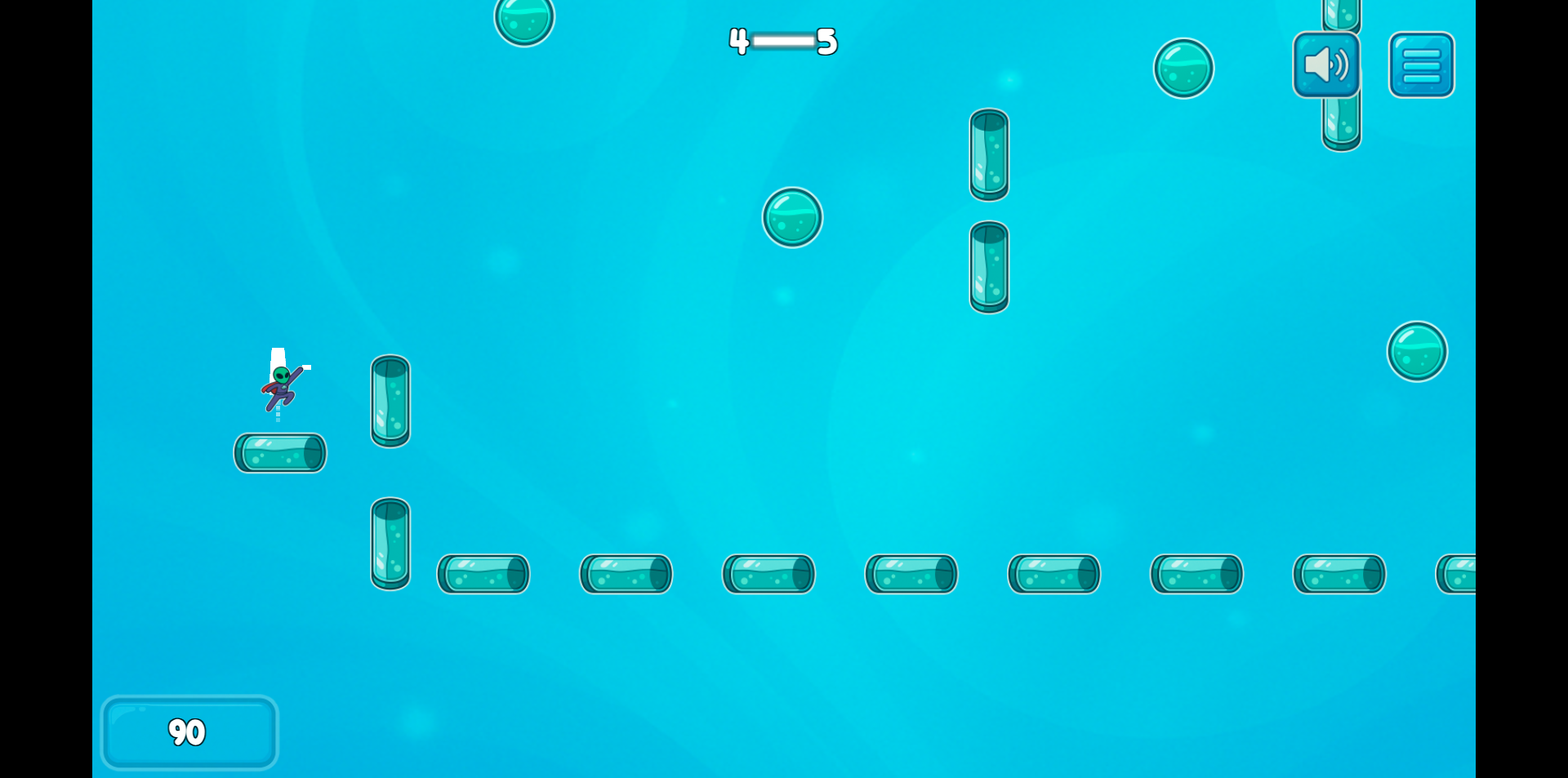Click the vertical tube beside the alien
1568x778 pixels.
pos(390,402)
